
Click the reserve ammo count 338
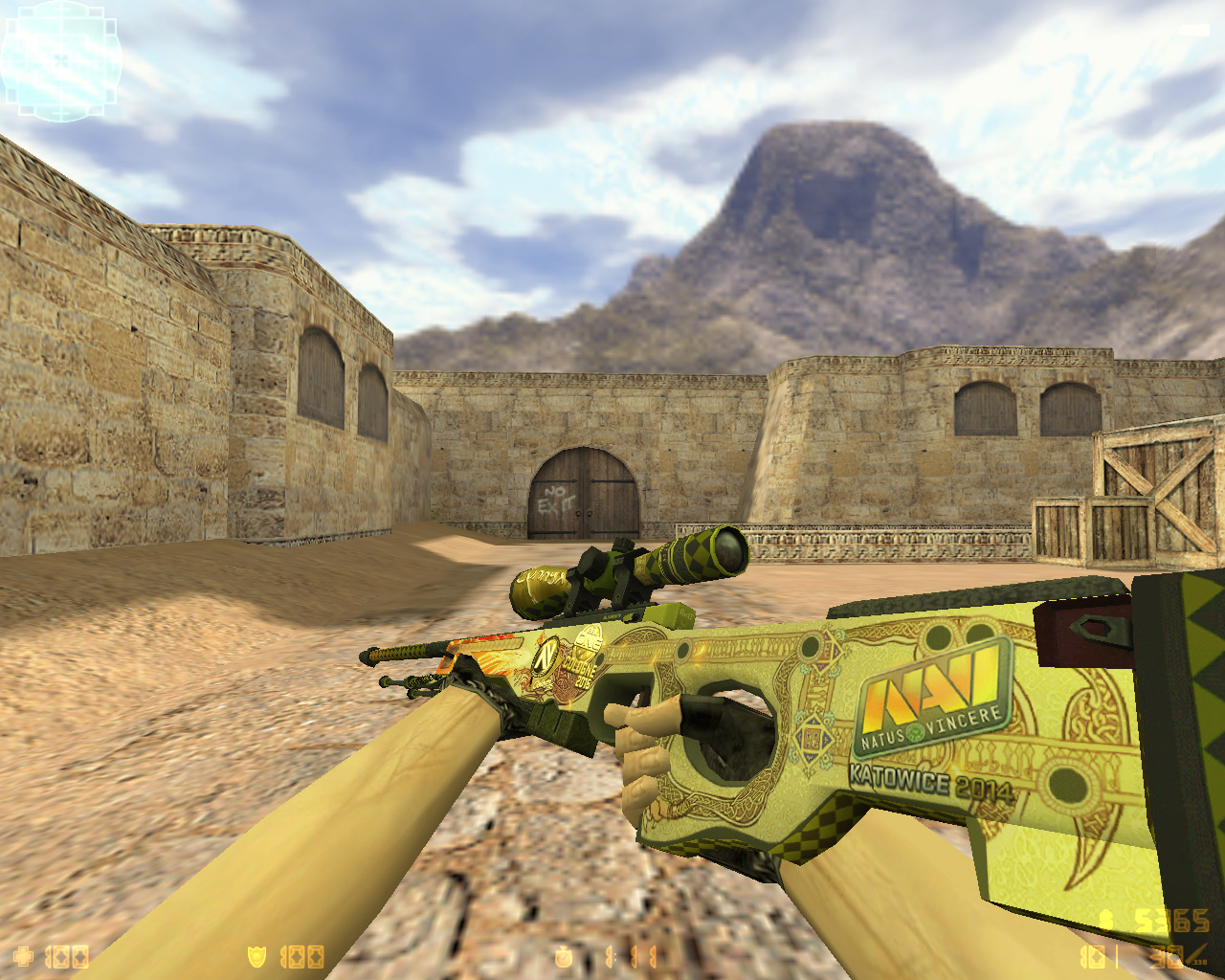[x=1199, y=963]
